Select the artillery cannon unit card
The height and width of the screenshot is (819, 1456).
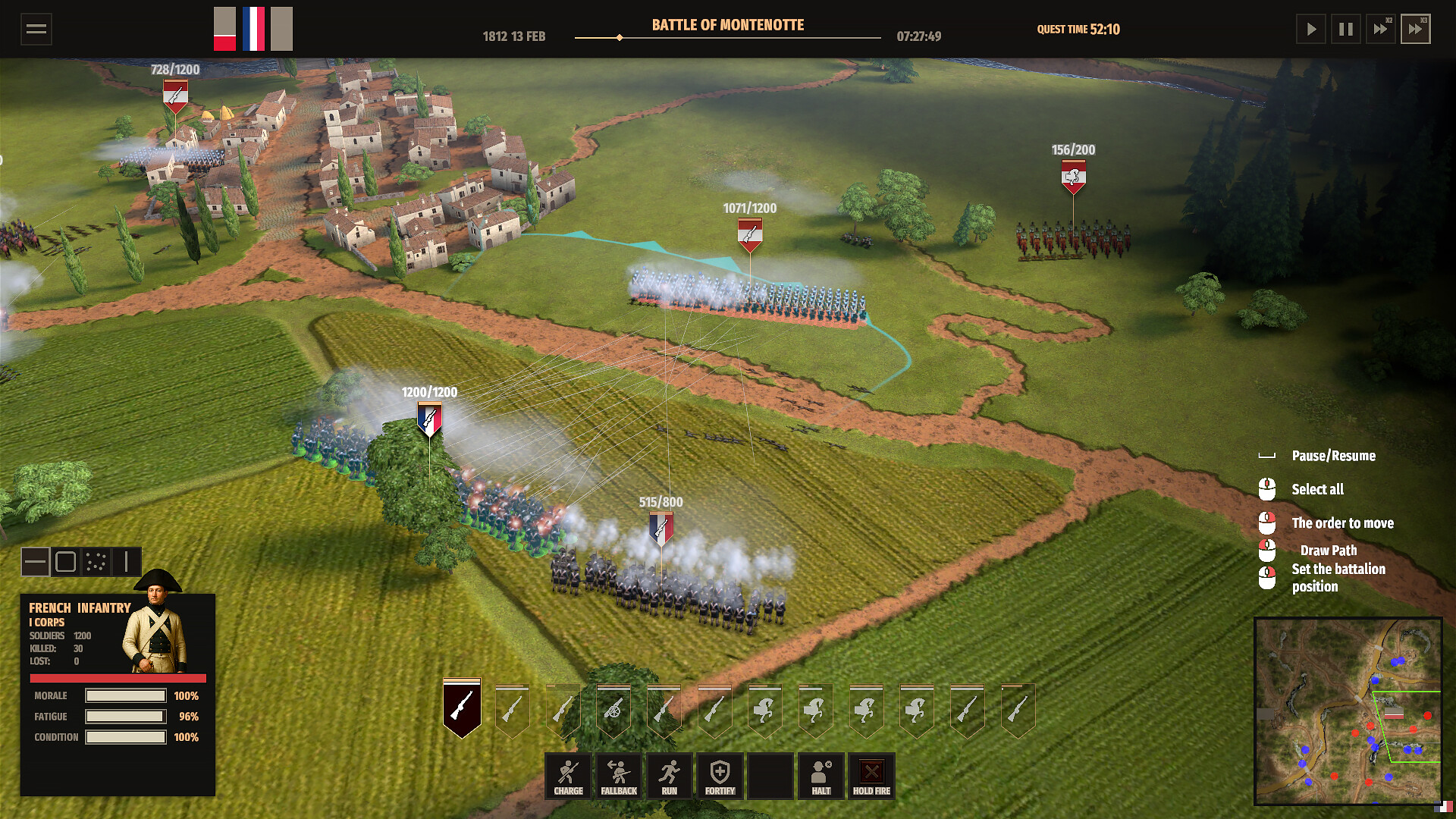coord(613,711)
